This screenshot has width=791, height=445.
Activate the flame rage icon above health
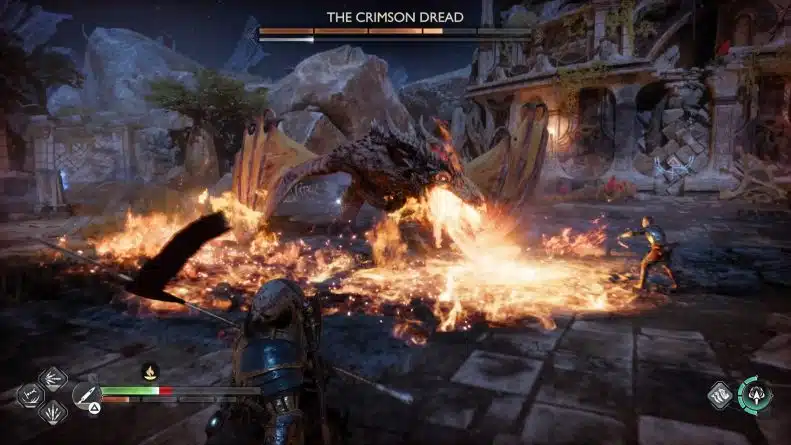pyautogui.click(x=151, y=372)
